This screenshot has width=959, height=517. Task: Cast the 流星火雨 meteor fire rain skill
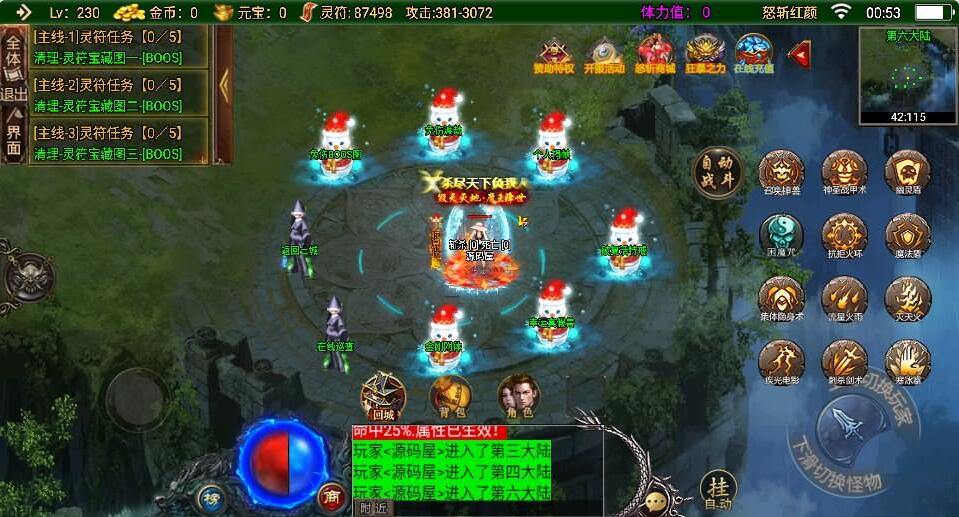click(844, 299)
